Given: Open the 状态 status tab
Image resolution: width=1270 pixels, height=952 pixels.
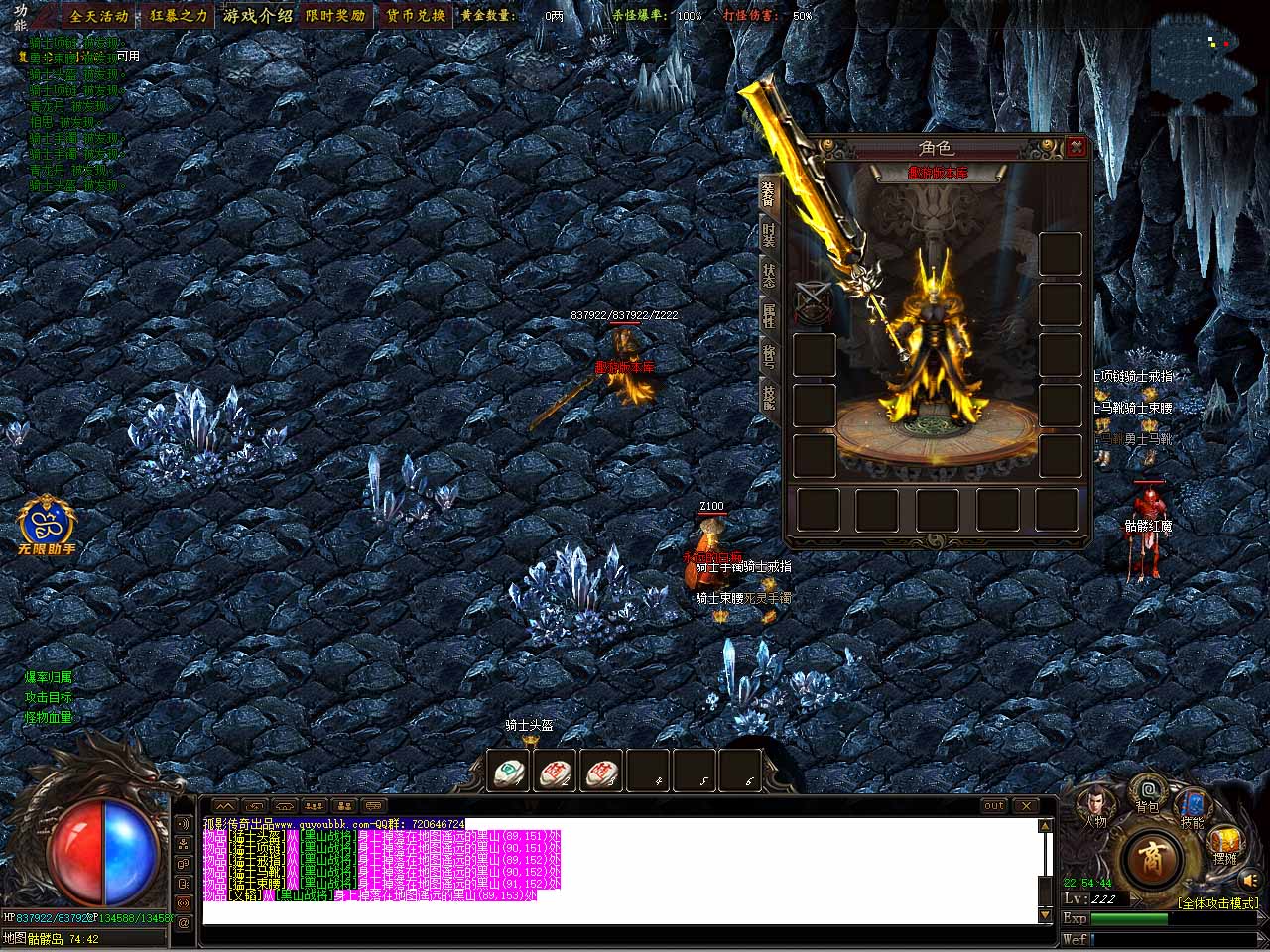Looking at the screenshot, I should coord(768,276).
